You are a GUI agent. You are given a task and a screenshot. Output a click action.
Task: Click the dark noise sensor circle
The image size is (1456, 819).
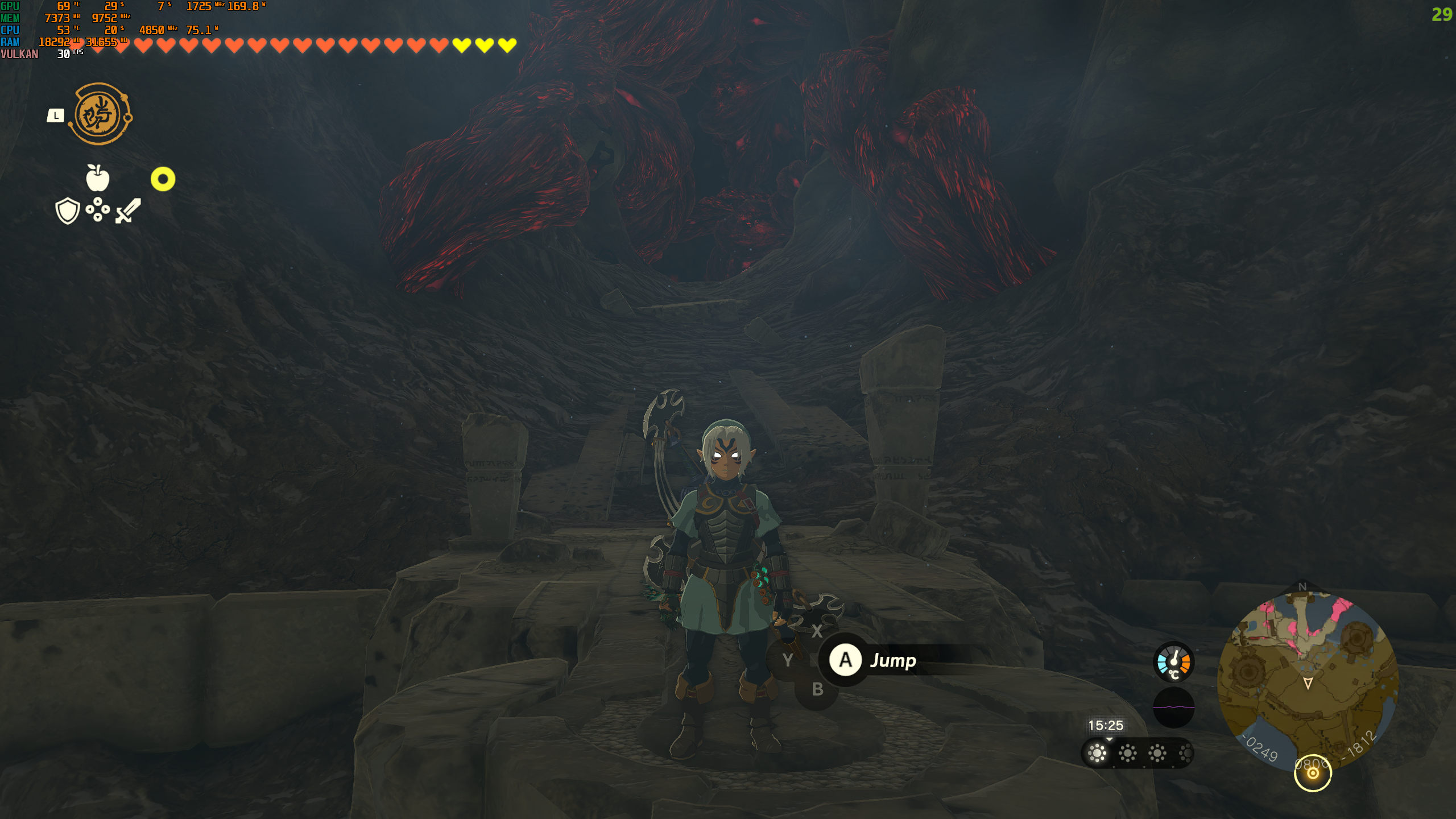[x=1173, y=707]
